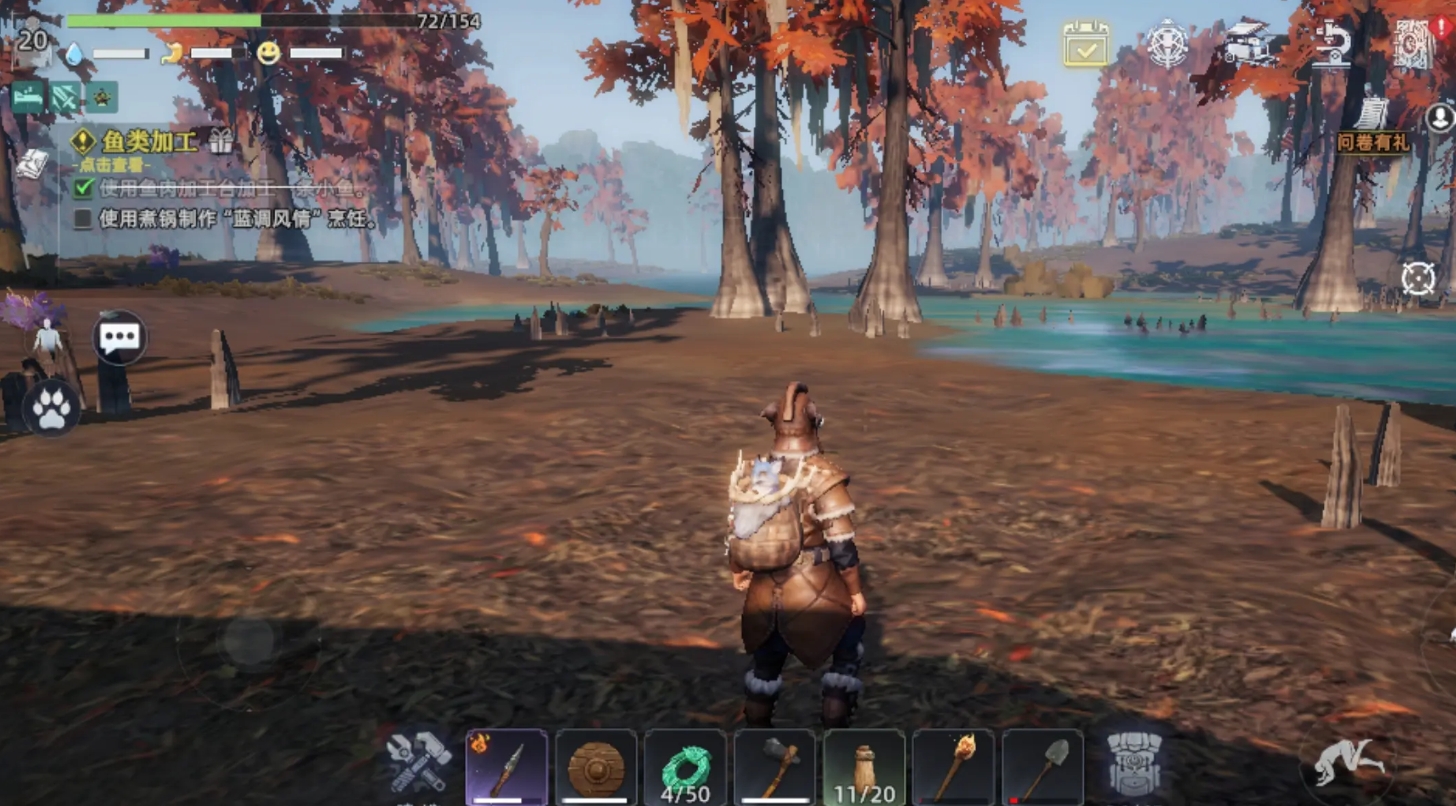This screenshot has width=1456, height=806.
Task: Open the 鱼类加工 quest tracker
Action: [x=147, y=141]
